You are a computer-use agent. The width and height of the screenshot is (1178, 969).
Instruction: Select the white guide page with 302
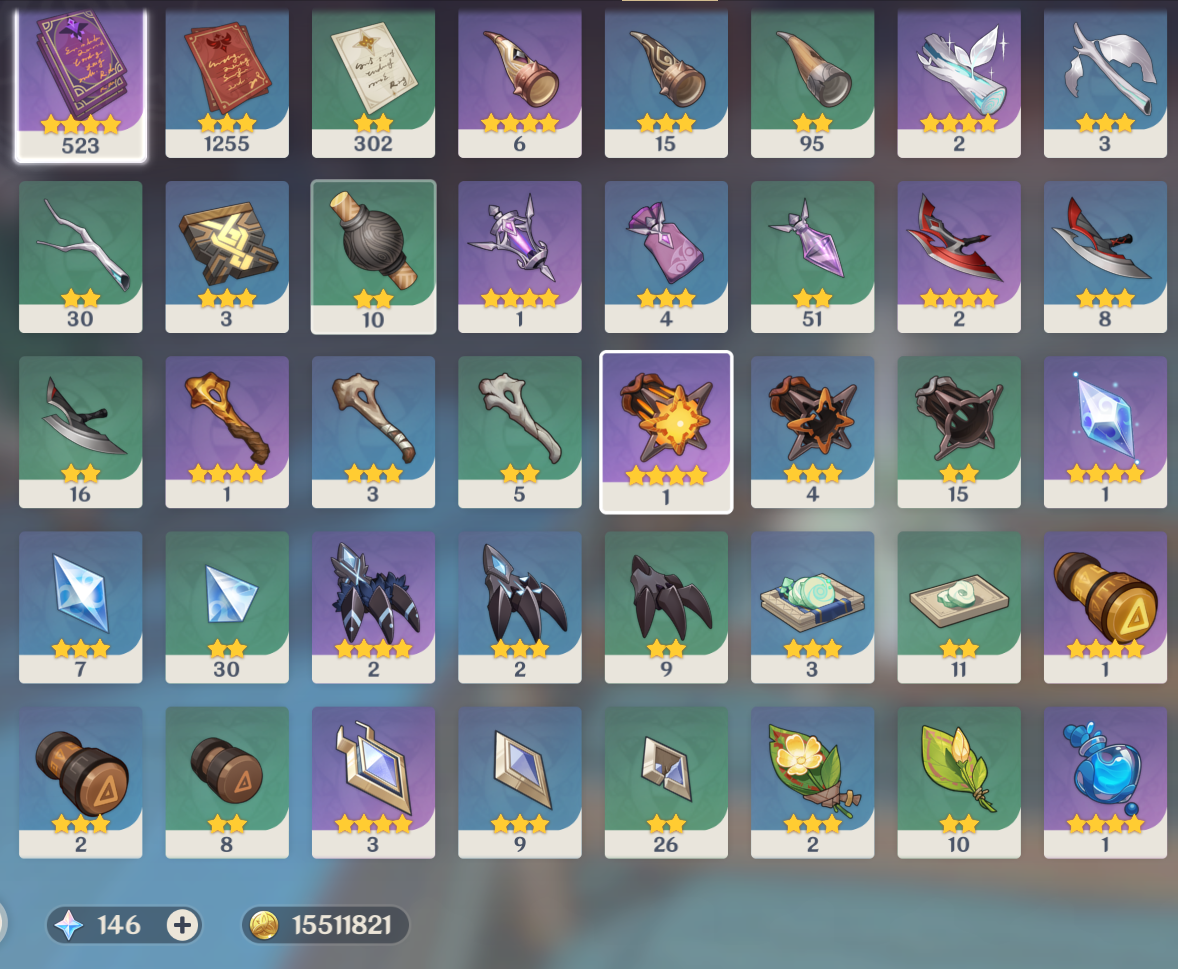373,82
